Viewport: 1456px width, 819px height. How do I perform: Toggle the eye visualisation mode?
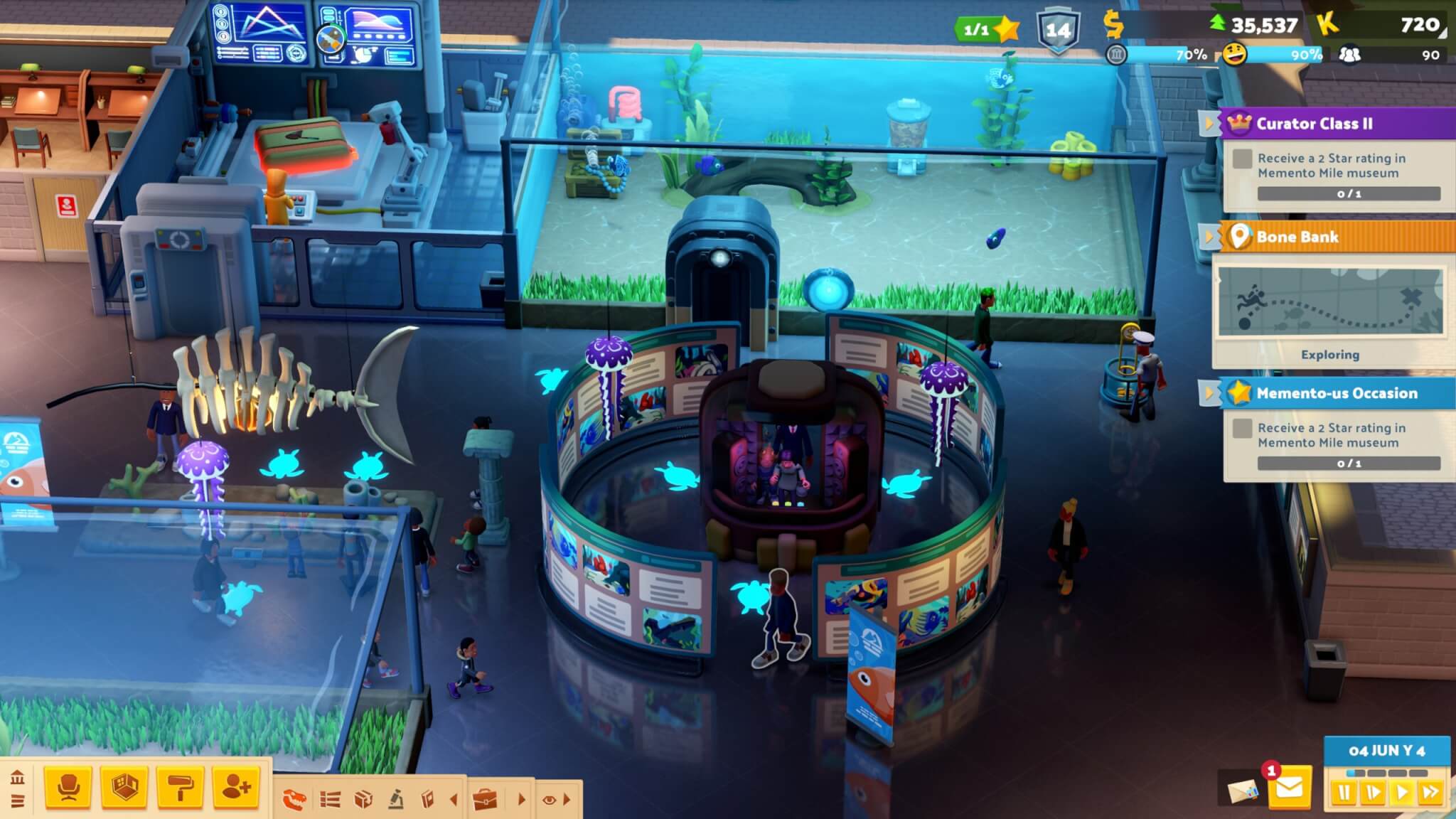(x=549, y=800)
